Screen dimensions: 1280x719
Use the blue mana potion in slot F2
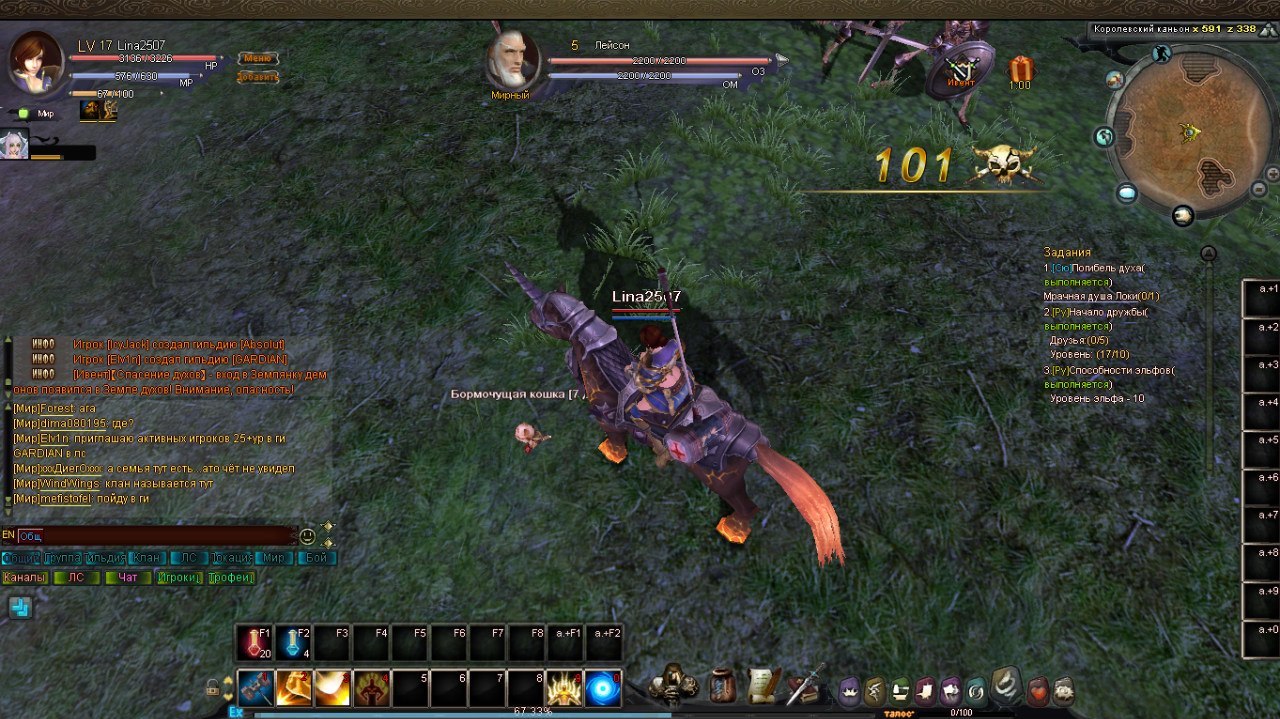(293, 643)
